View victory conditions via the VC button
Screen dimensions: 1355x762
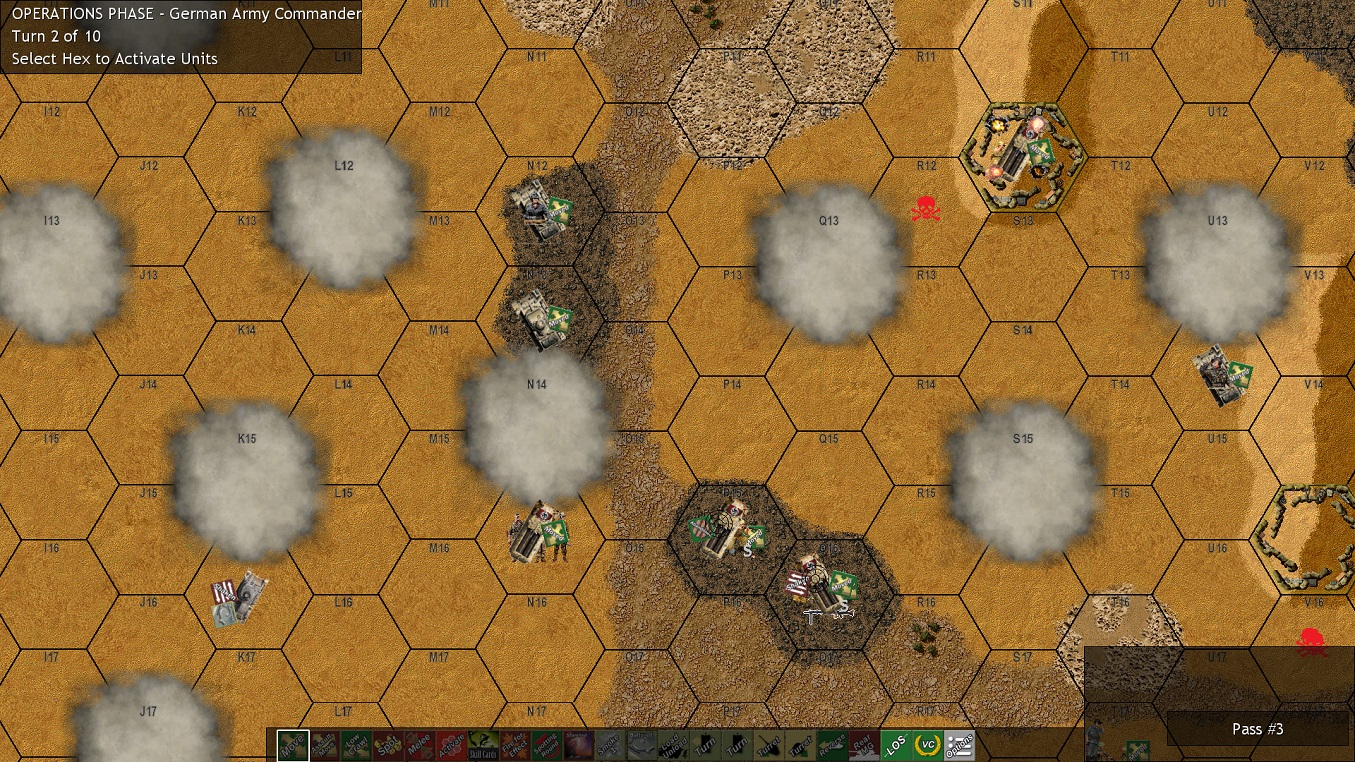(x=926, y=744)
